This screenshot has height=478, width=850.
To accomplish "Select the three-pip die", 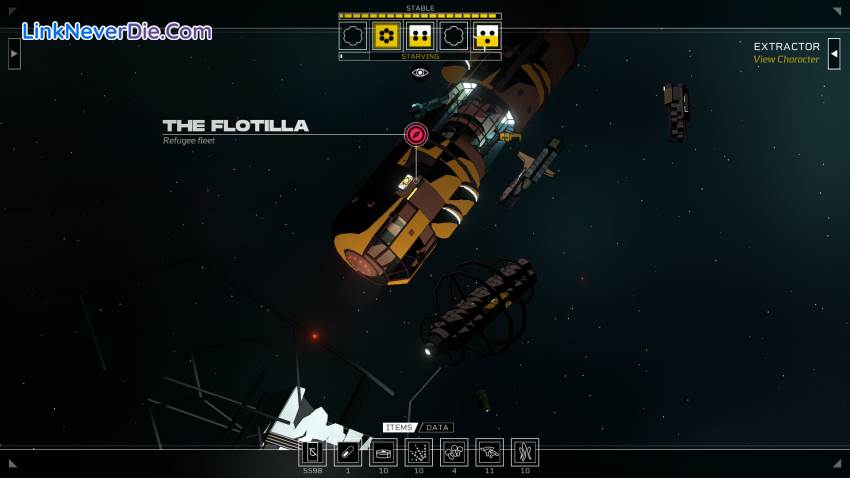I will pyautogui.click(x=487, y=37).
